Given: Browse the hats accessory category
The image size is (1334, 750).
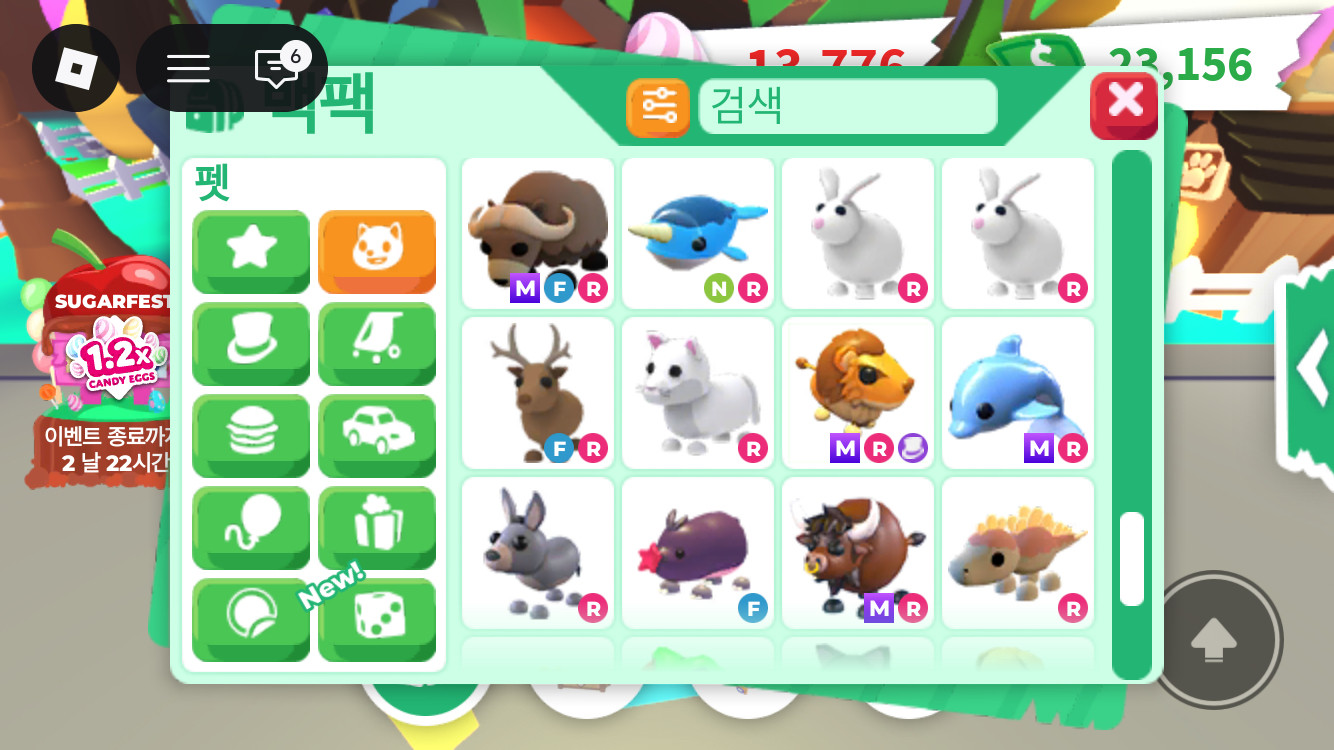Looking at the screenshot, I should (x=251, y=344).
